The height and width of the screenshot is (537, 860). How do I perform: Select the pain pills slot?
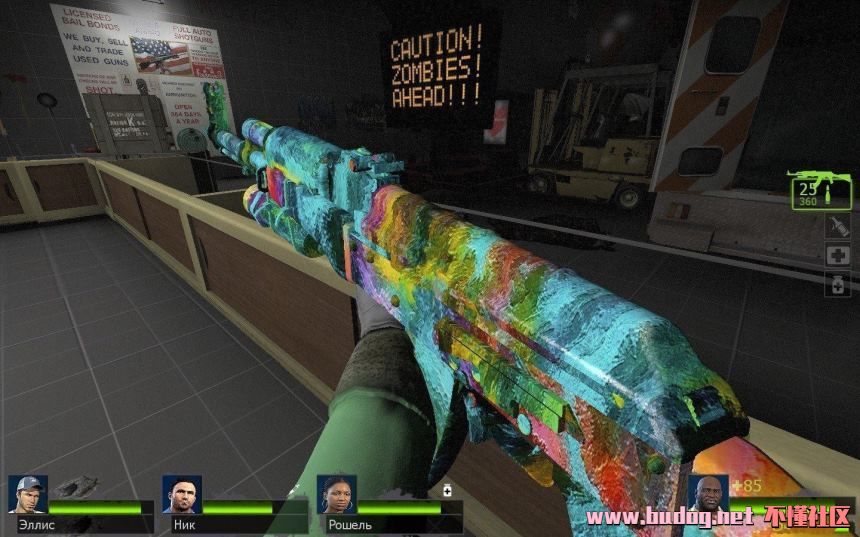tap(838, 284)
